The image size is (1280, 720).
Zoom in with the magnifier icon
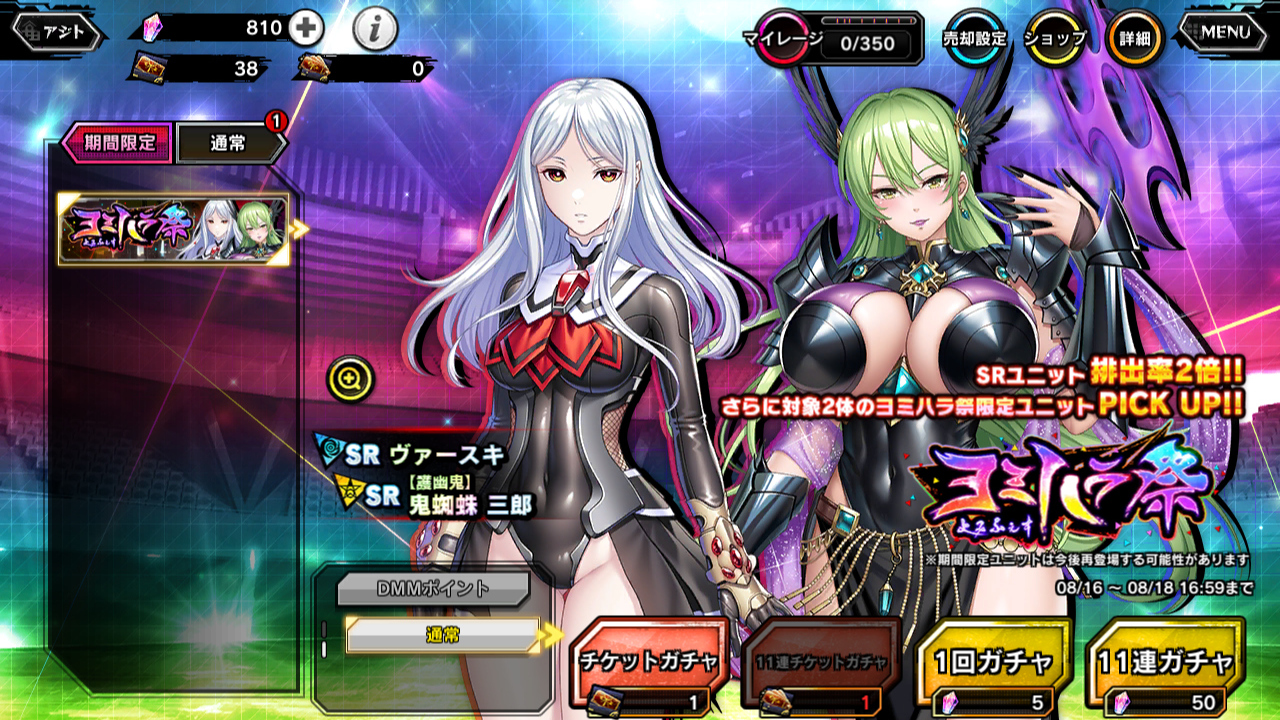point(350,378)
